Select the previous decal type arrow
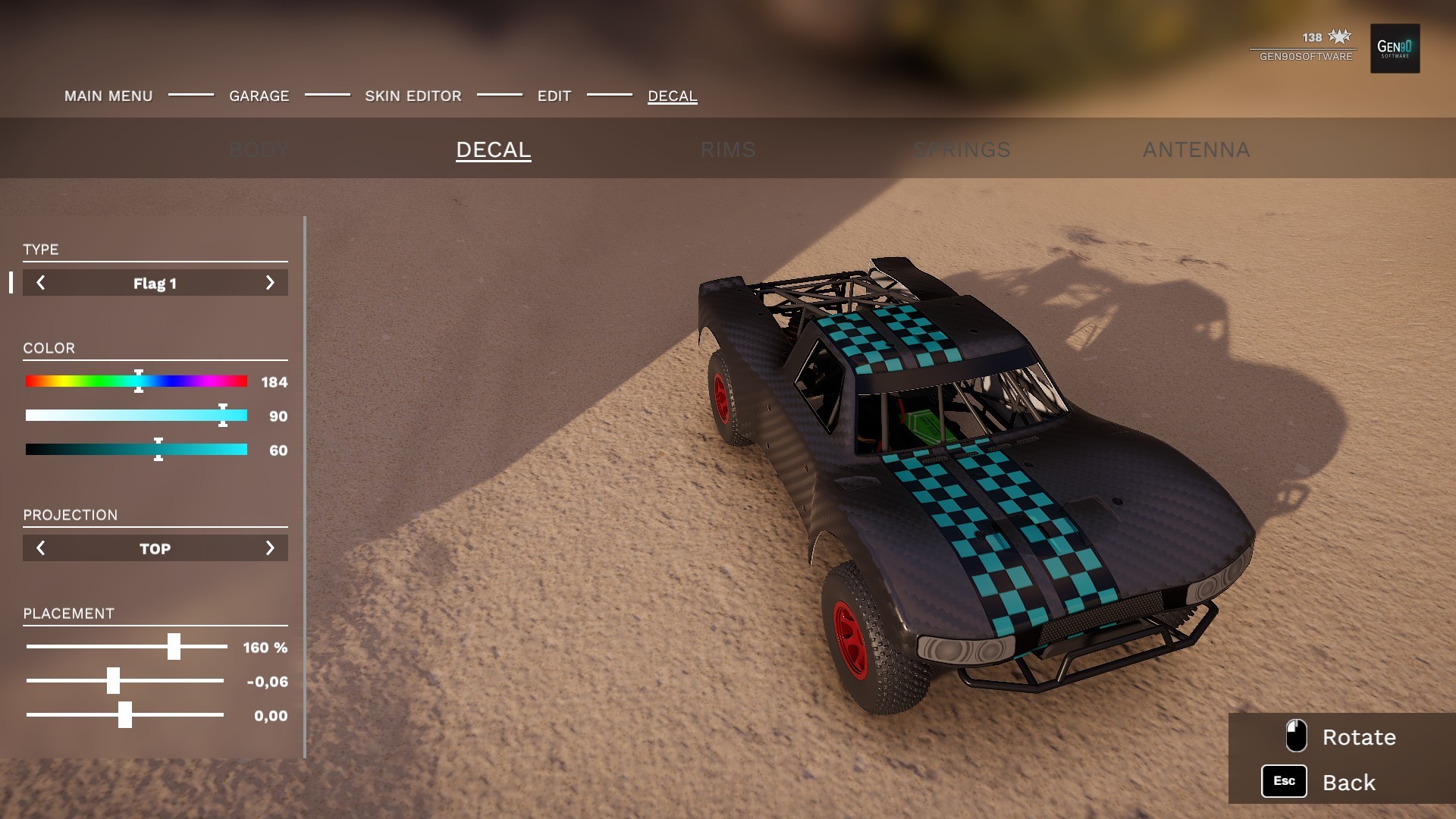 pyautogui.click(x=41, y=283)
